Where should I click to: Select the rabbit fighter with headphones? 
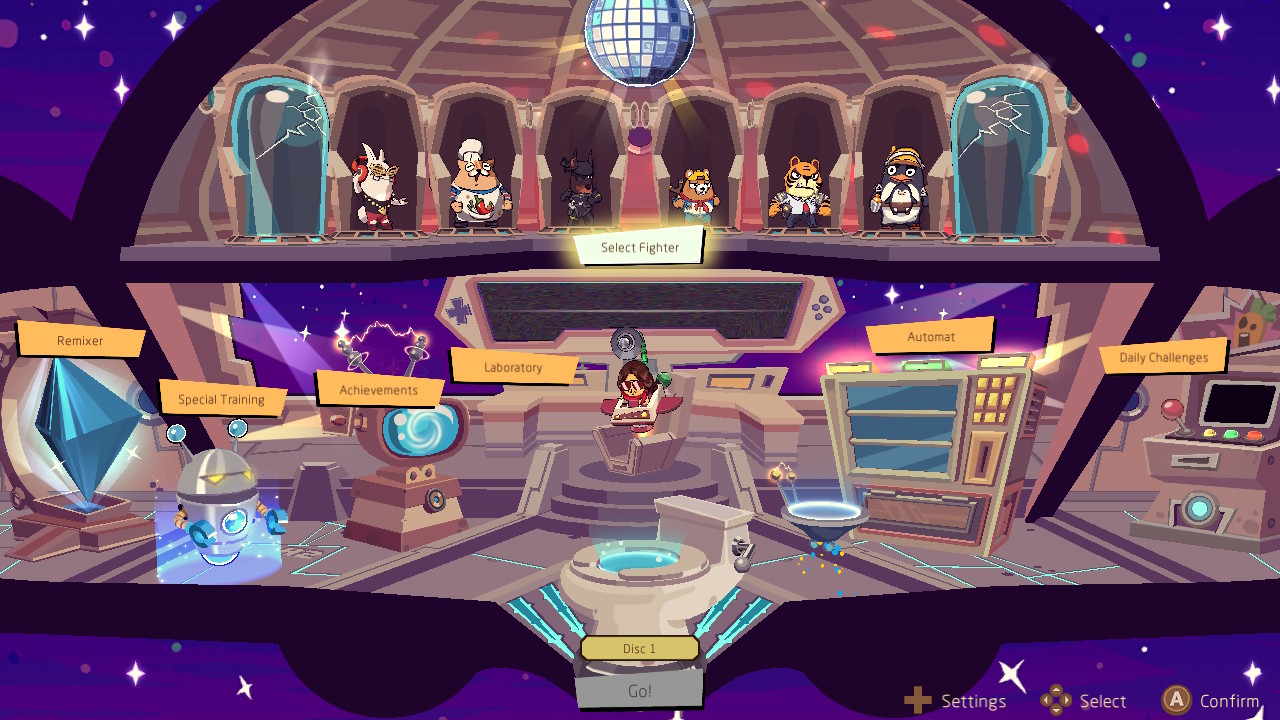(x=375, y=185)
